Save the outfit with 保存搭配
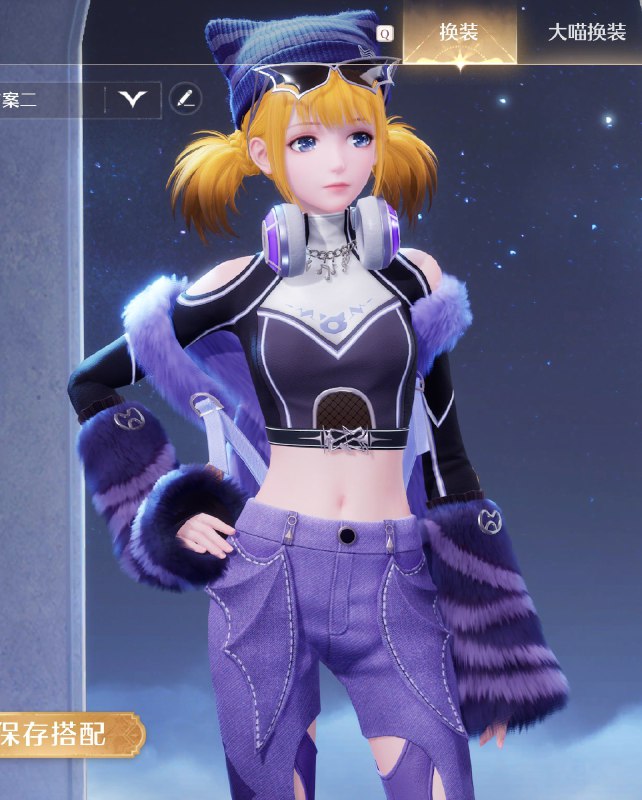The height and width of the screenshot is (800, 642). [63, 735]
